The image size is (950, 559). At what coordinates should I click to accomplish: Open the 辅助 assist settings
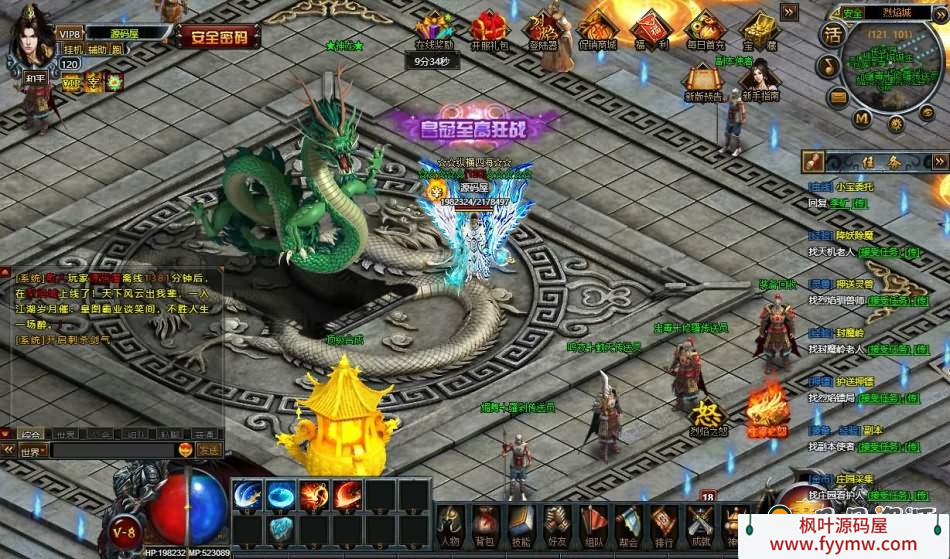[97, 49]
